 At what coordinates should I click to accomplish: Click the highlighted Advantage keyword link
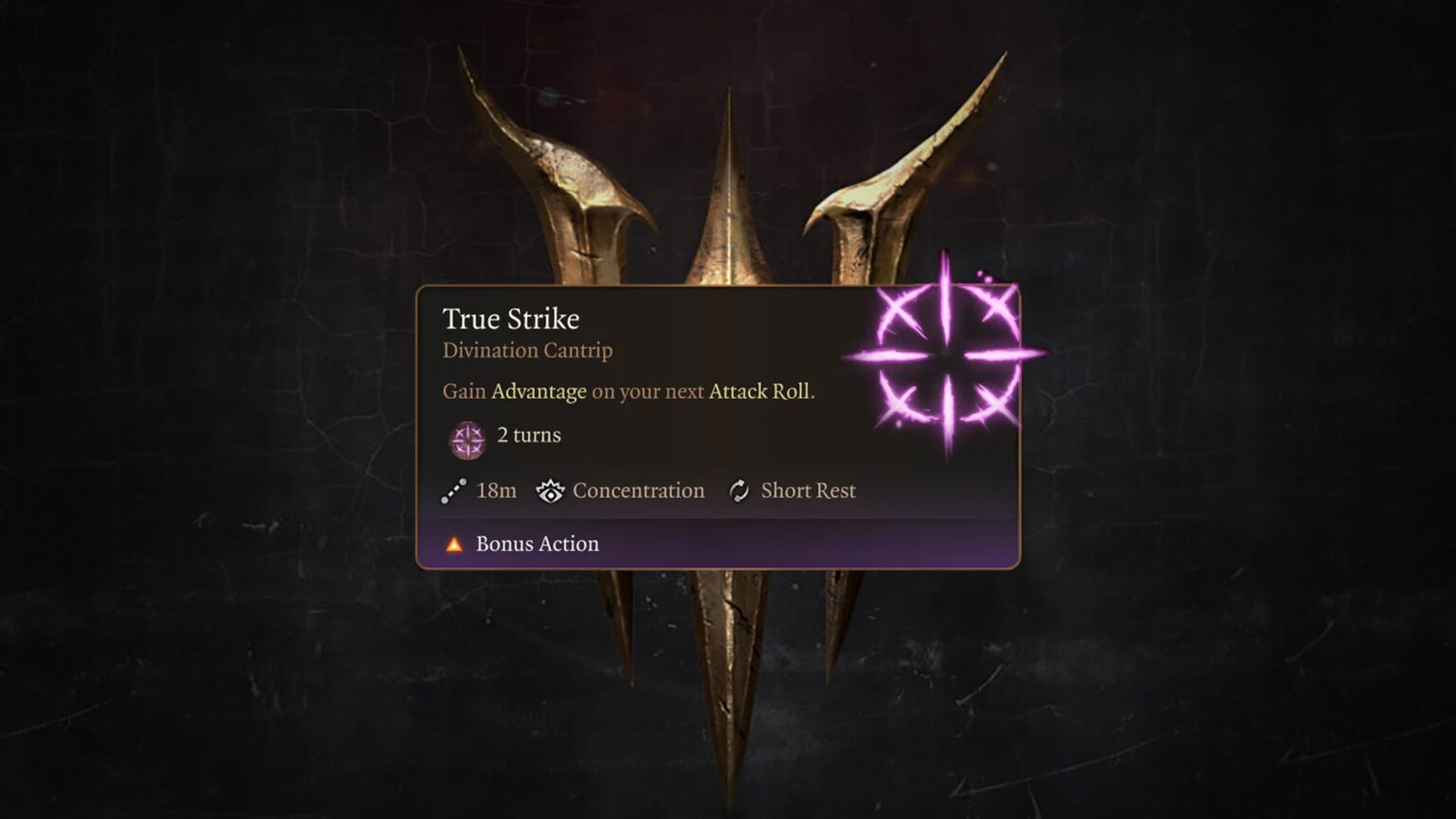(540, 391)
